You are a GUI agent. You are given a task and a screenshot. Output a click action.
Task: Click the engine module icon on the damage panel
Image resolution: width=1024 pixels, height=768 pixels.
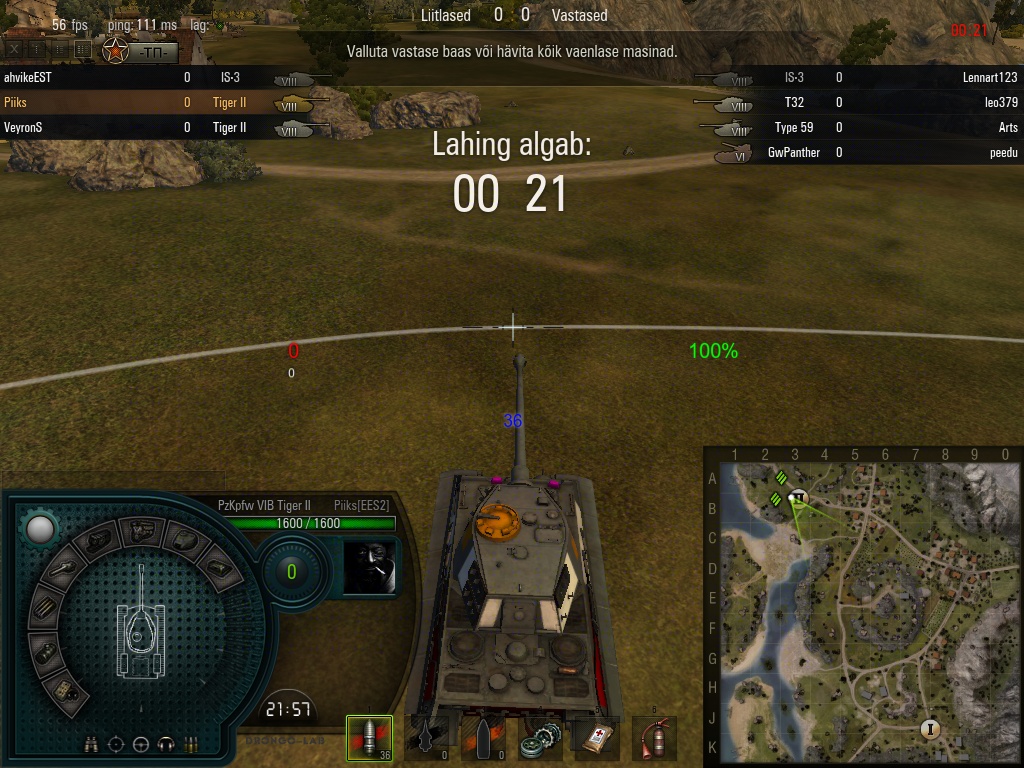(x=98, y=543)
